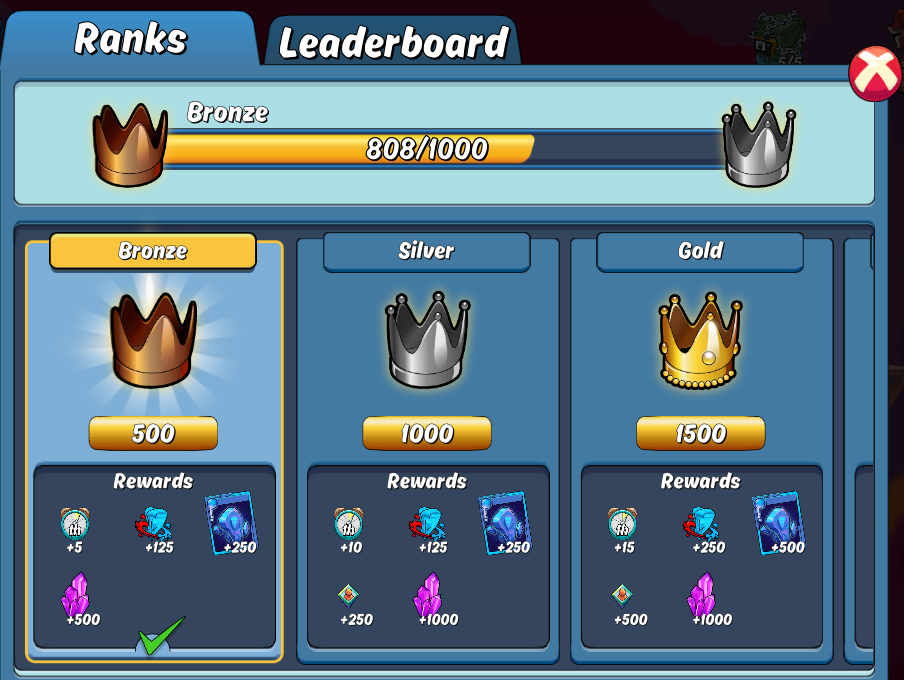Click the Bronze 500 points badge
Screen dimensions: 904x680
[153, 433]
